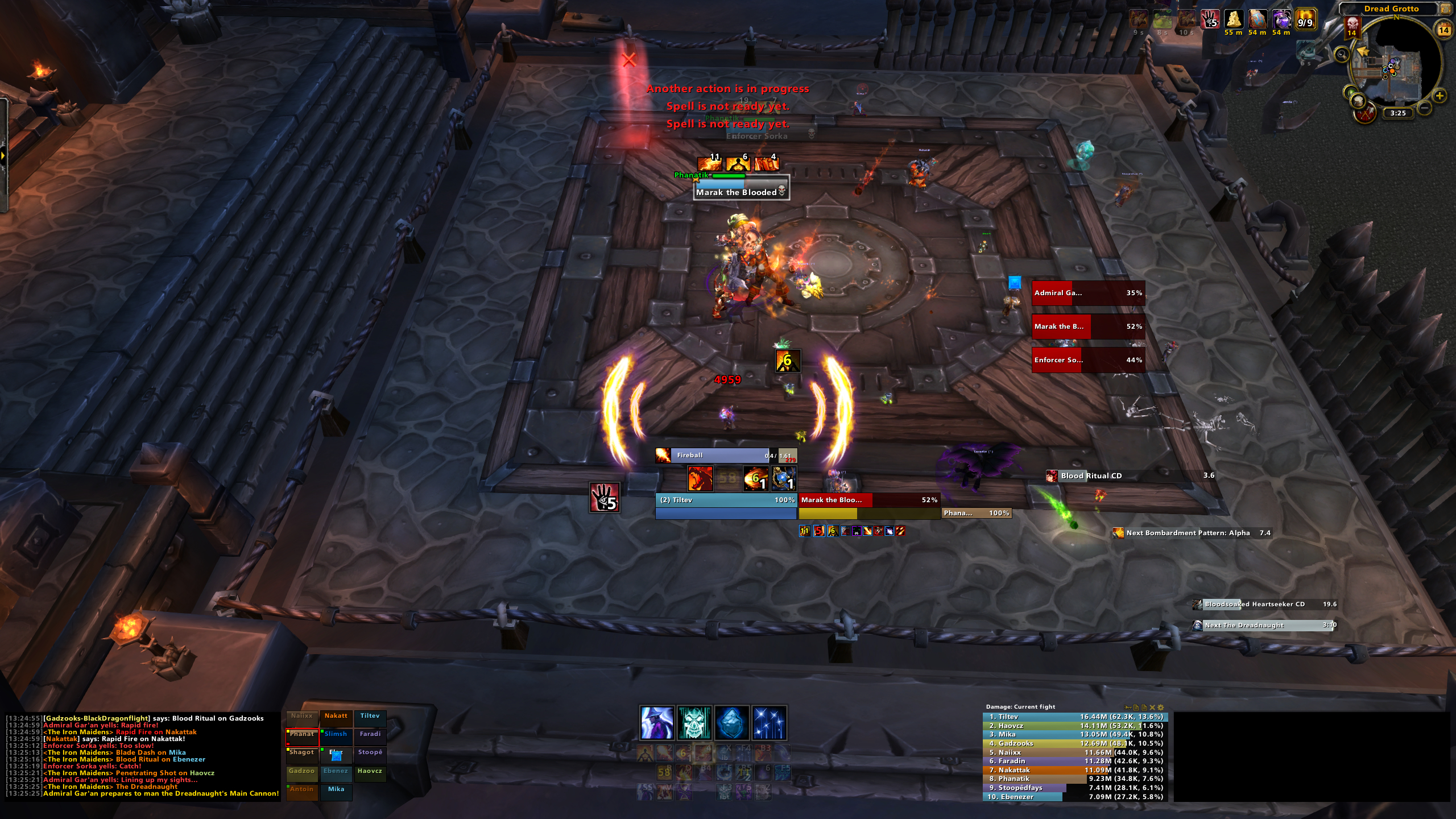
Task: Click the skull icon on the cooldown tracker
Action: tap(694, 723)
